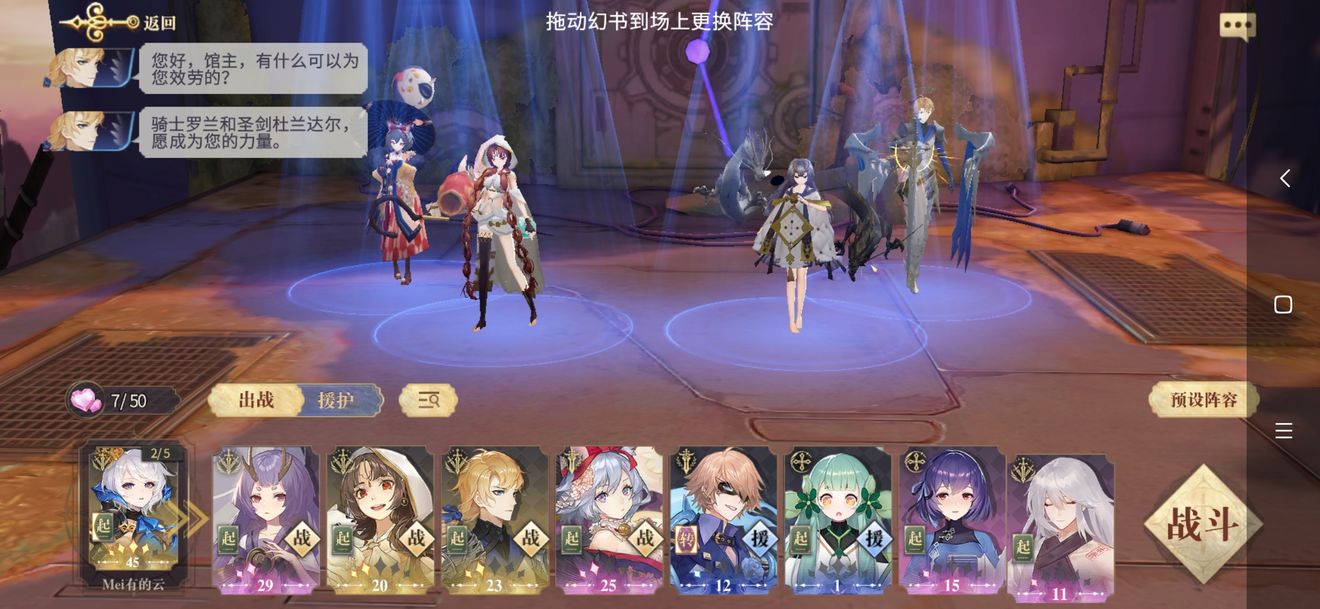Tap the Android back navigation arrow

(1284, 178)
